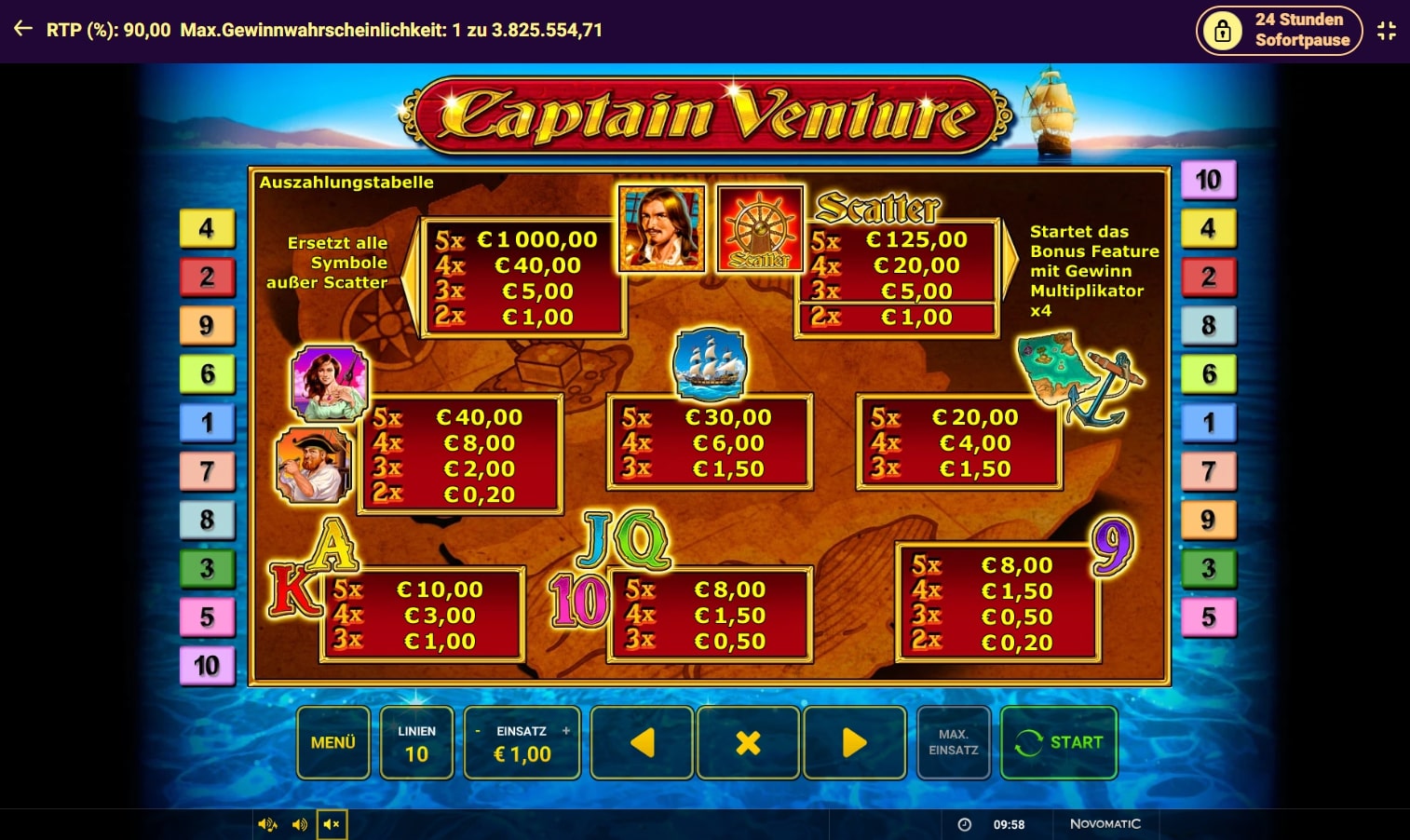Viewport: 1410px width, 840px height.
Task: Increase the Einsatz with the plus sign
Action: (566, 731)
